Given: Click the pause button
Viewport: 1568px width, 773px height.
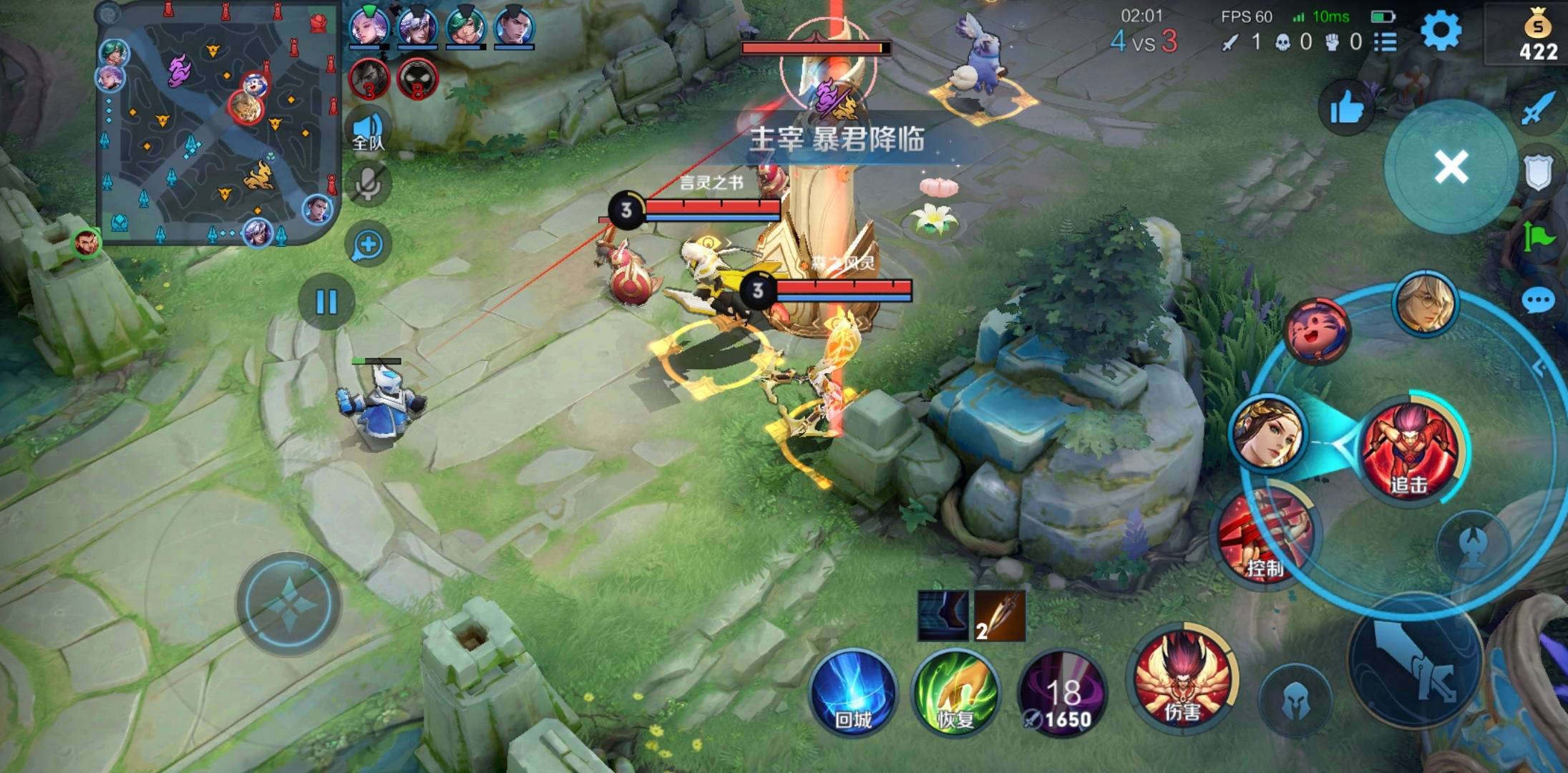Looking at the screenshot, I should point(326,302).
